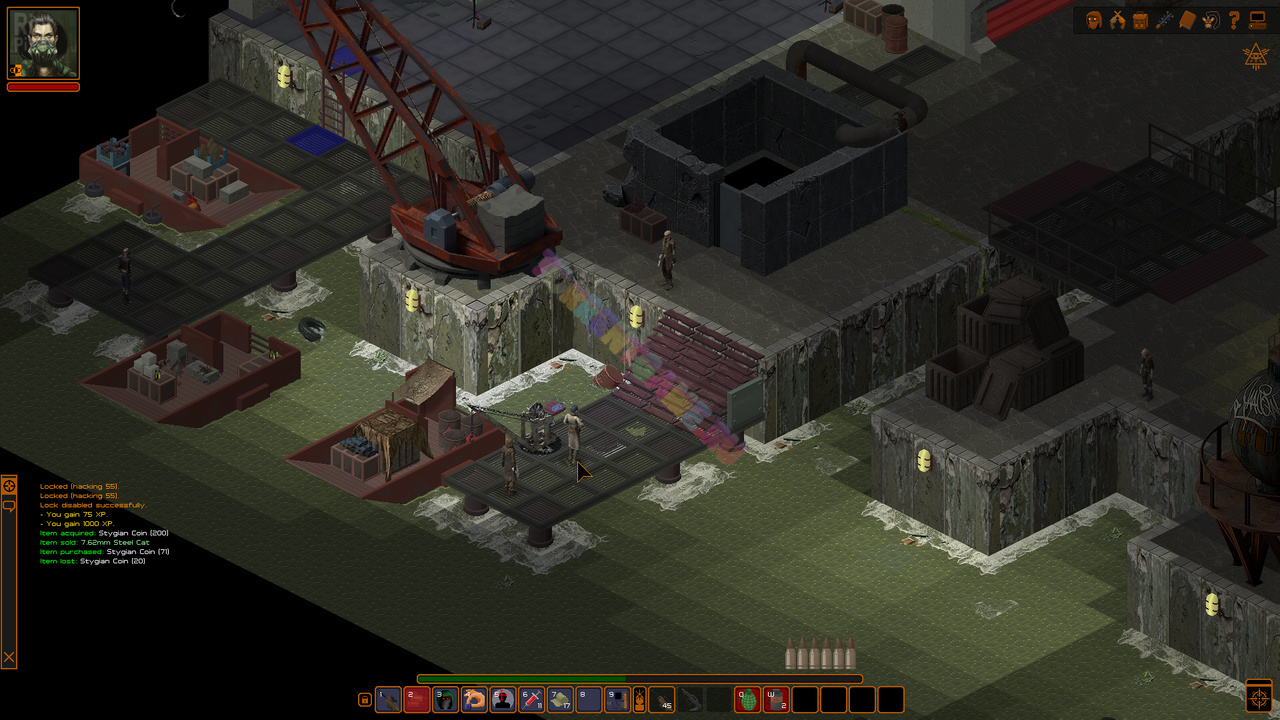This screenshot has width=1280, height=720.
Task: Toggle the hotbar lock icon
Action: (364, 700)
